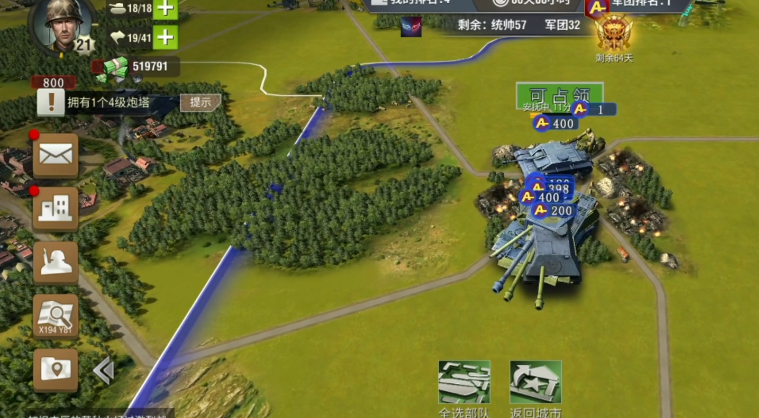Select the tank unit marked 400 under 可占领

point(555,123)
